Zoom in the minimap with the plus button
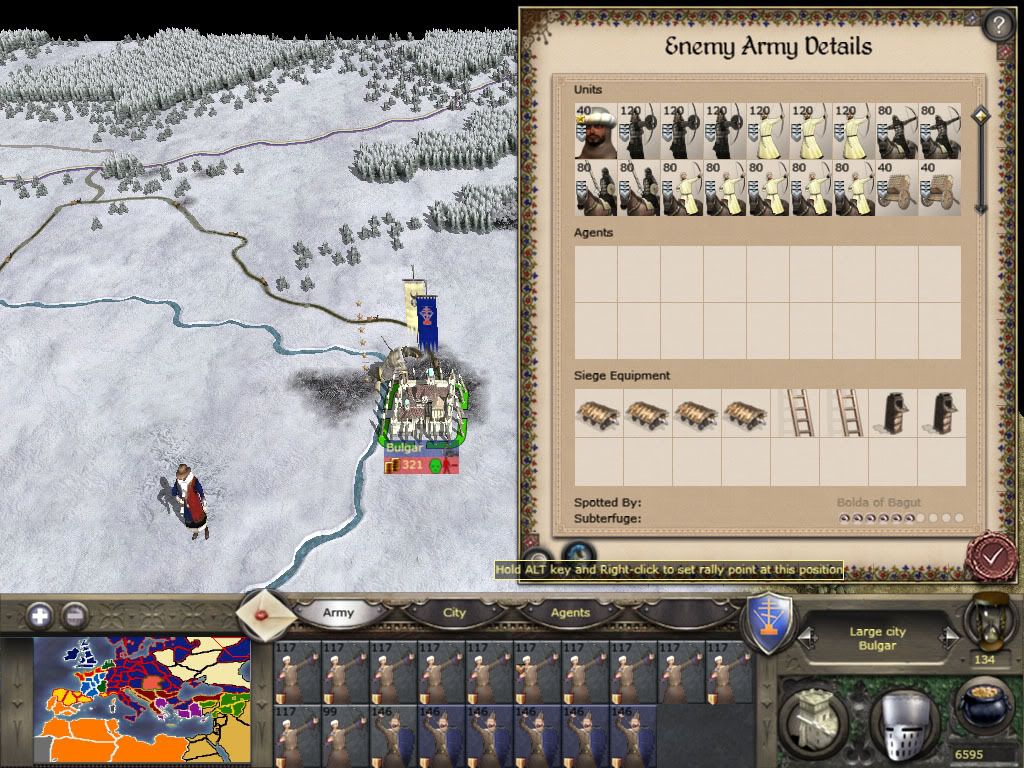Image resolution: width=1024 pixels, height=768 pixels. pyautogui.click(x=41, y=615)
